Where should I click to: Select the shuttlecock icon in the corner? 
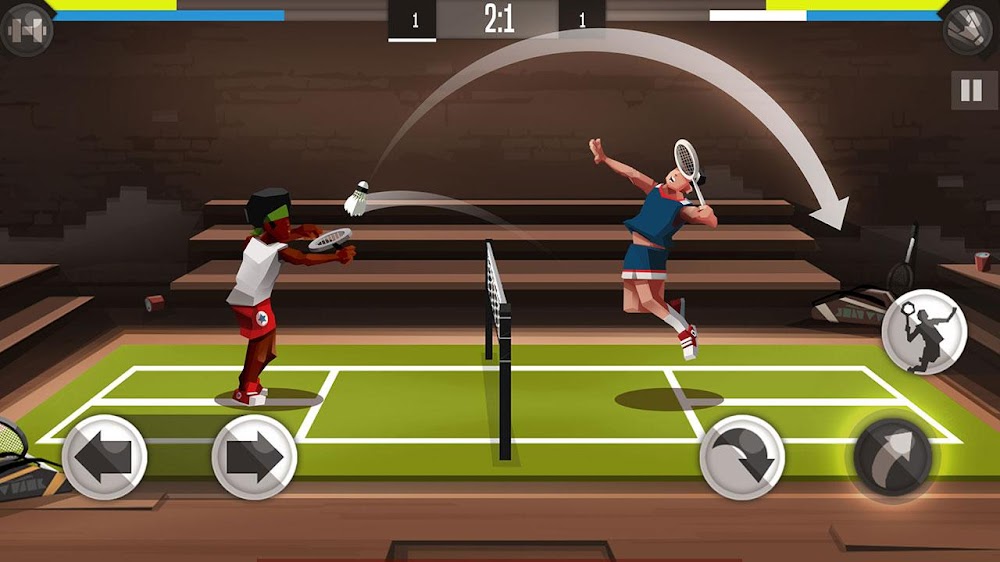tap(968, 29)
